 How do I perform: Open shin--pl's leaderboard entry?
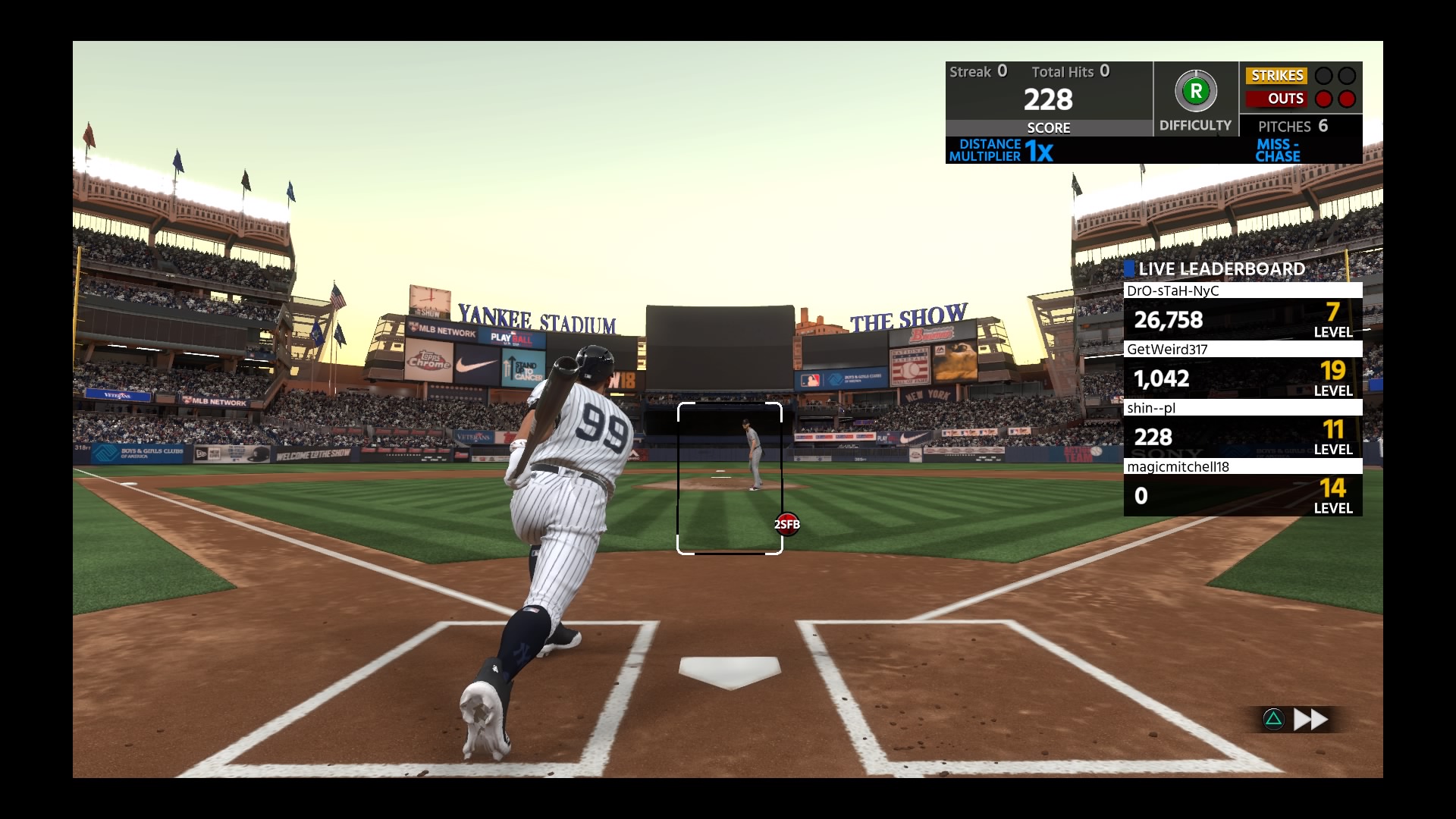click(x=1242, y=429)
